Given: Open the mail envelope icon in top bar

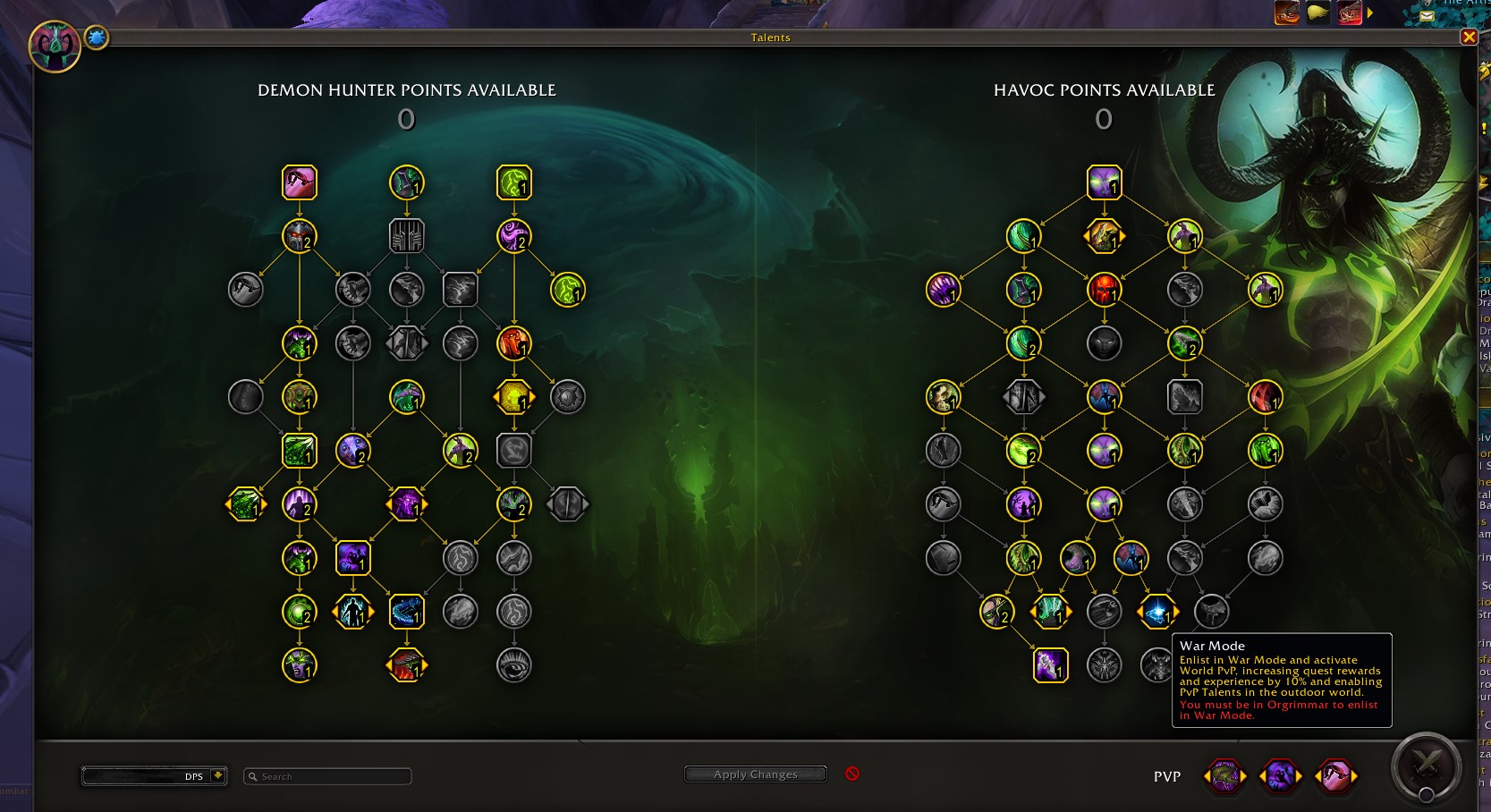Looking at the screenshot, I should pos(1427,15).
